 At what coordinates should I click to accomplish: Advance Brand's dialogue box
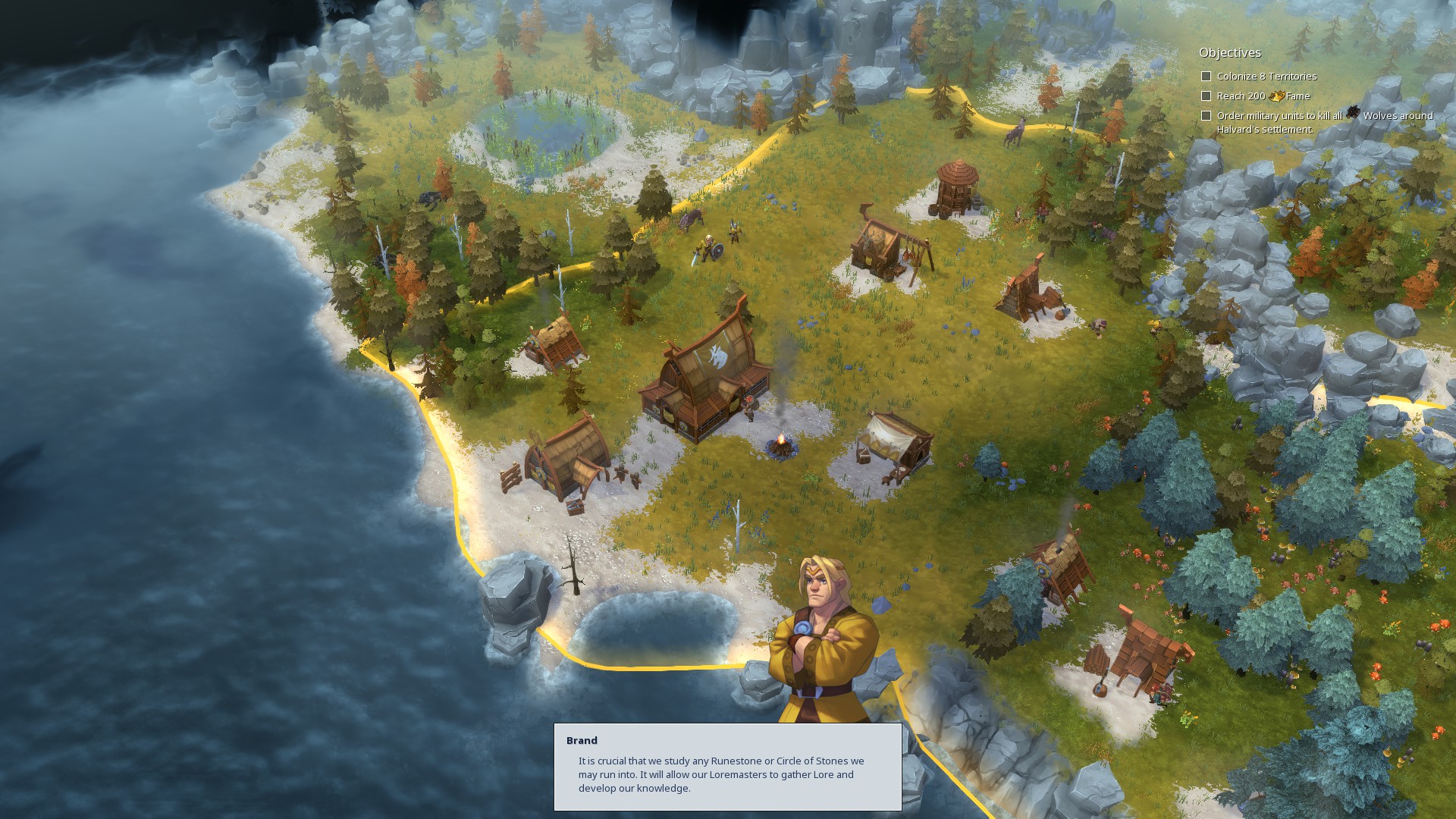pos(727,767)
